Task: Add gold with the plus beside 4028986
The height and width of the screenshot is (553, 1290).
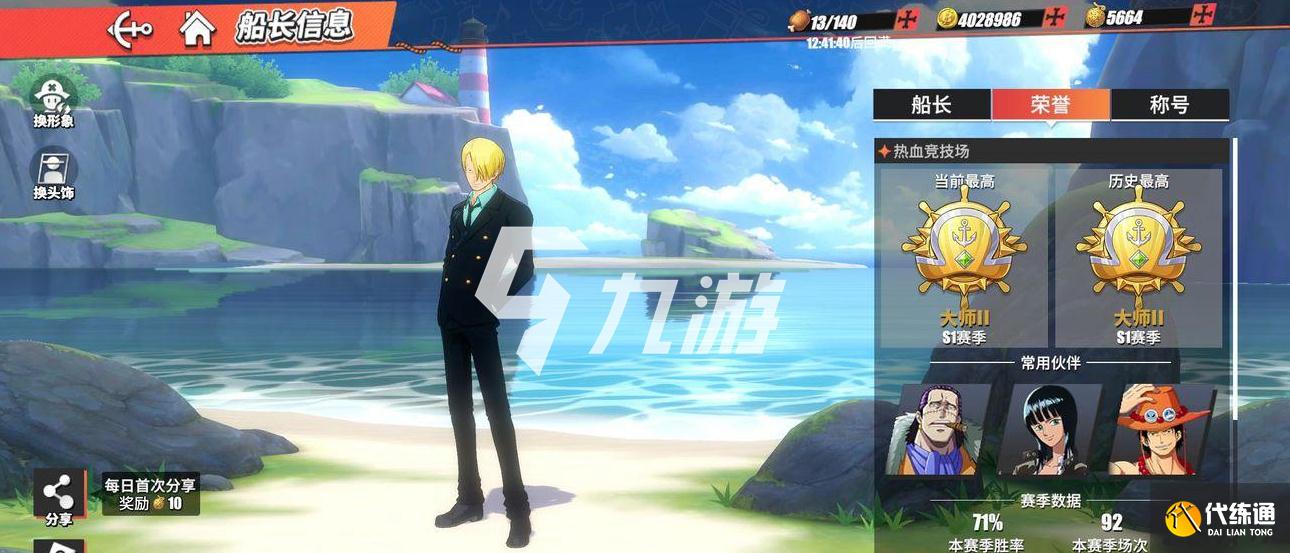Action: [1058, 18]
